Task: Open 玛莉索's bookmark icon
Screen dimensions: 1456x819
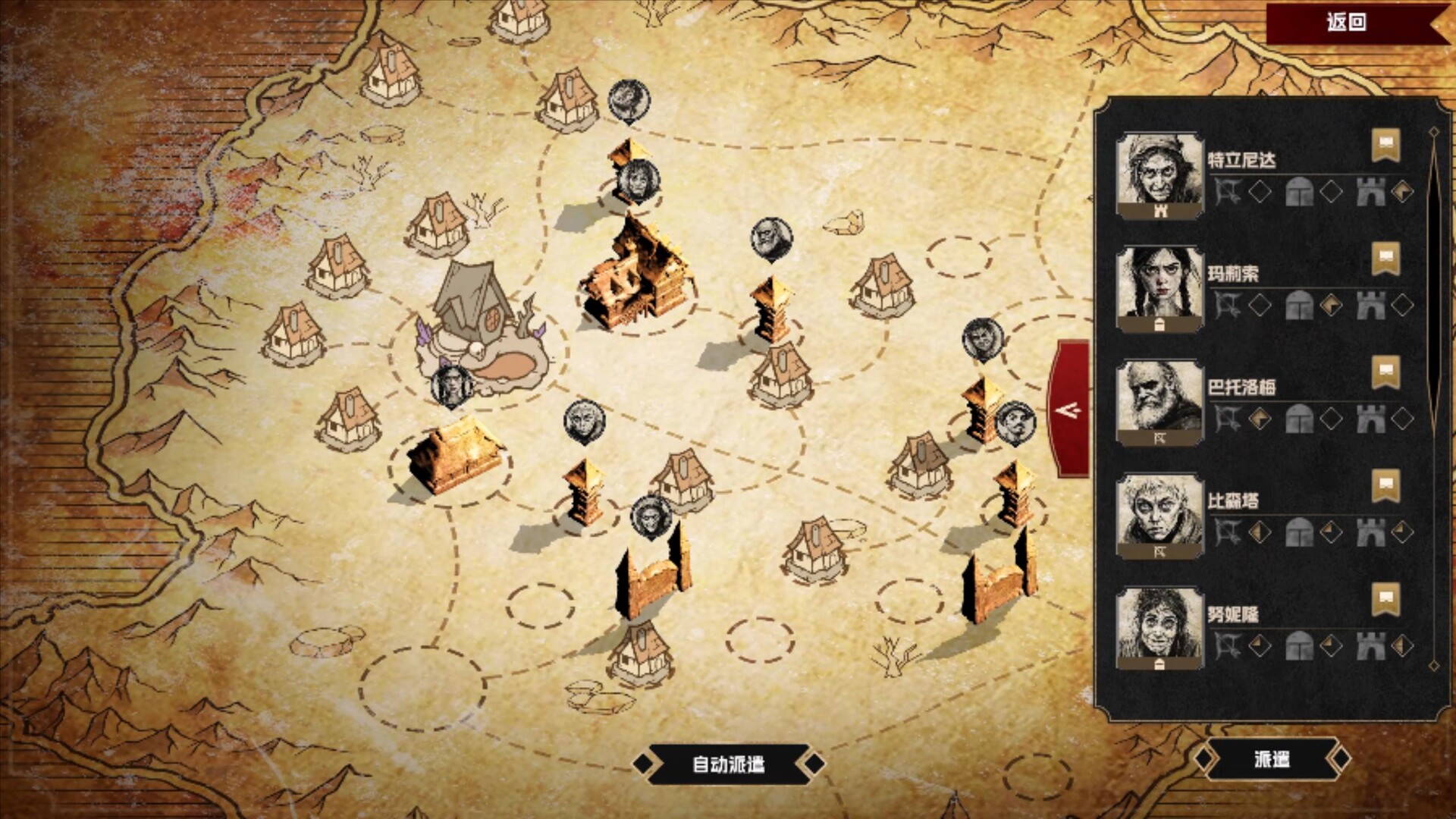Action: click(1385, 258)
